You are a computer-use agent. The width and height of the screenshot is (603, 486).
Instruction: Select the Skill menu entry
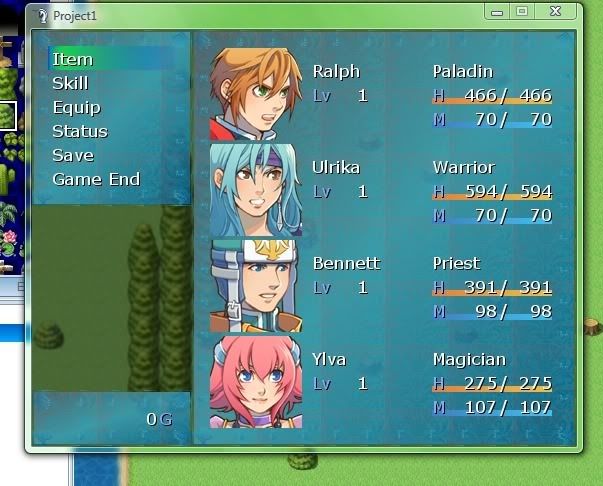(70, 83)
